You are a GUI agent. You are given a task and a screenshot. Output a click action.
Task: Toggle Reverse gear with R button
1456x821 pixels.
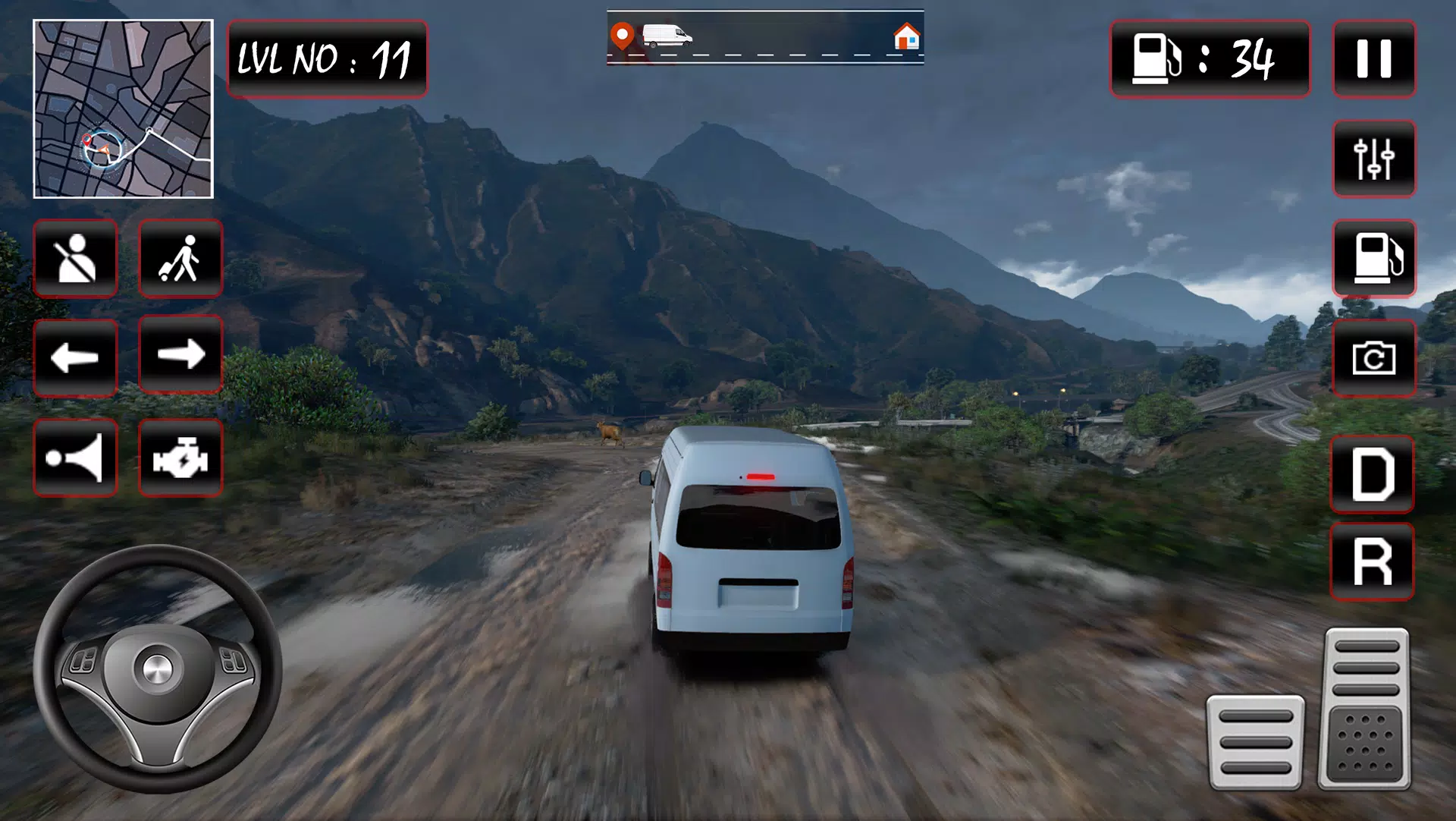point(1374,561)
